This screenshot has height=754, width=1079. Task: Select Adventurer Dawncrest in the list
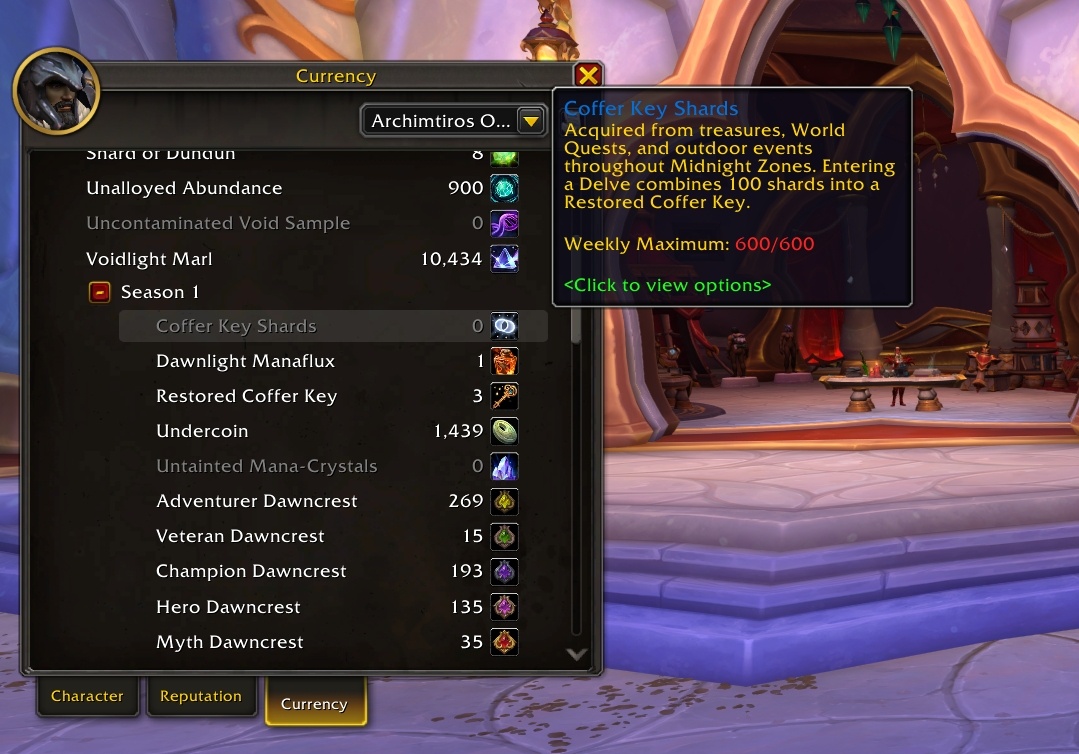coord(333,501)
